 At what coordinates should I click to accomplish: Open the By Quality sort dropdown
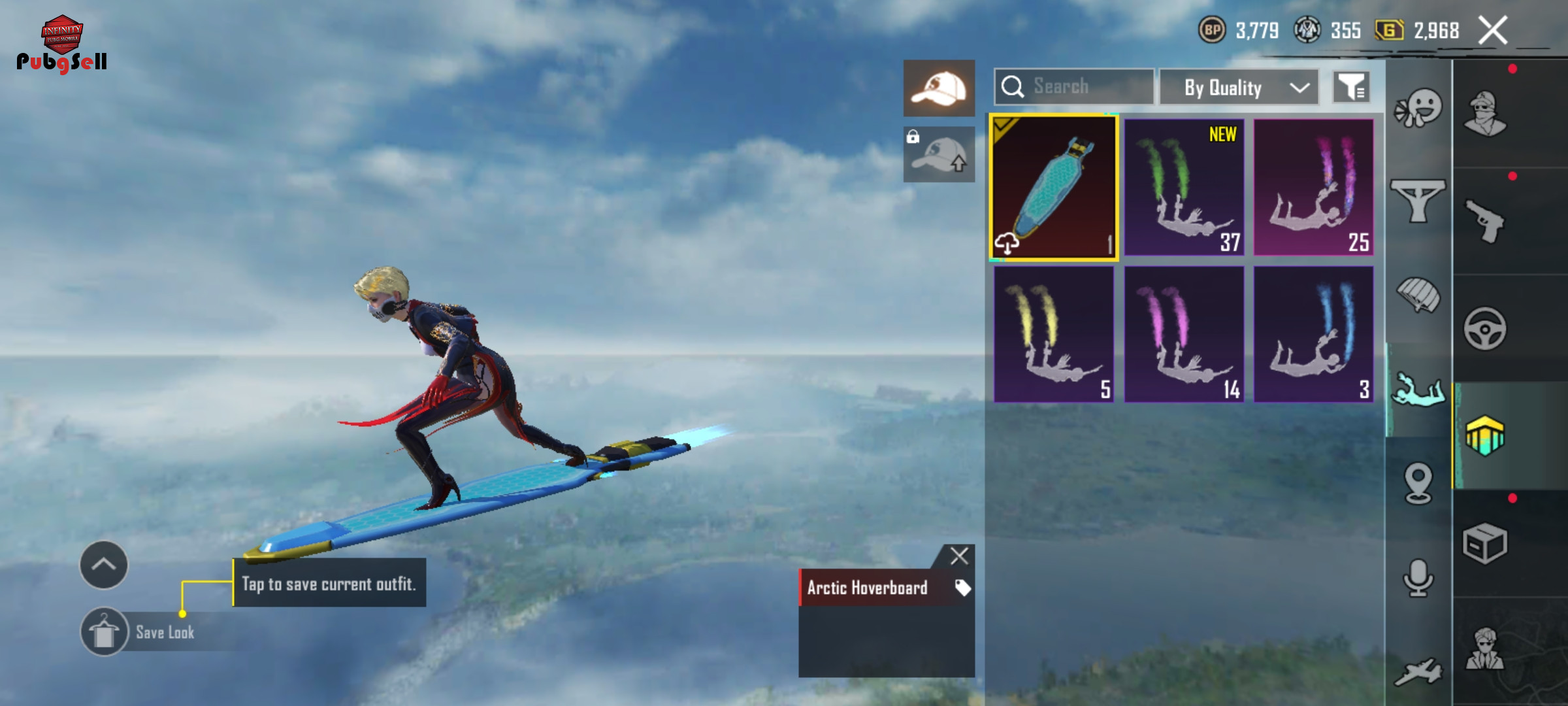coord(1239,88)
